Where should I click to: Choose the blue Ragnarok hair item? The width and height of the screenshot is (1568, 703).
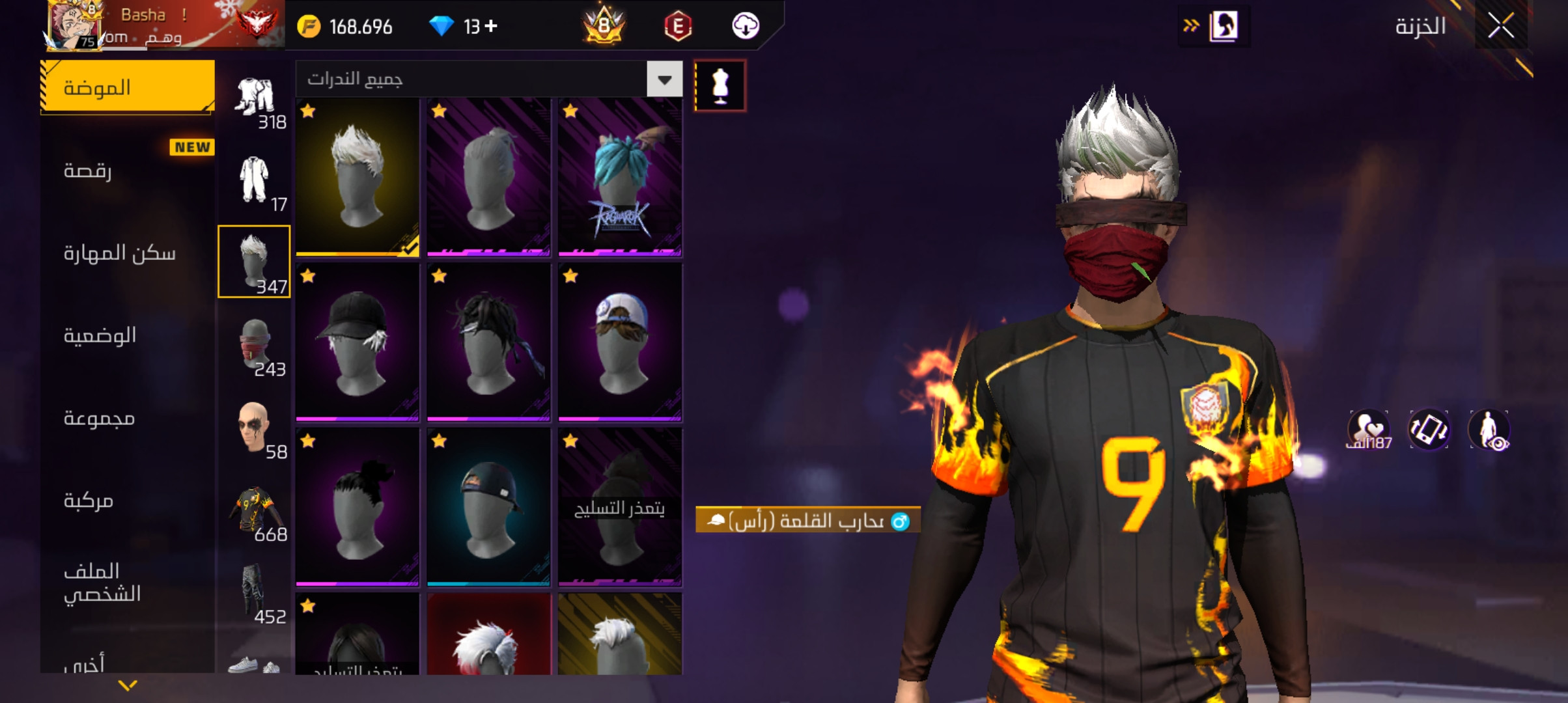pos(620,176)
